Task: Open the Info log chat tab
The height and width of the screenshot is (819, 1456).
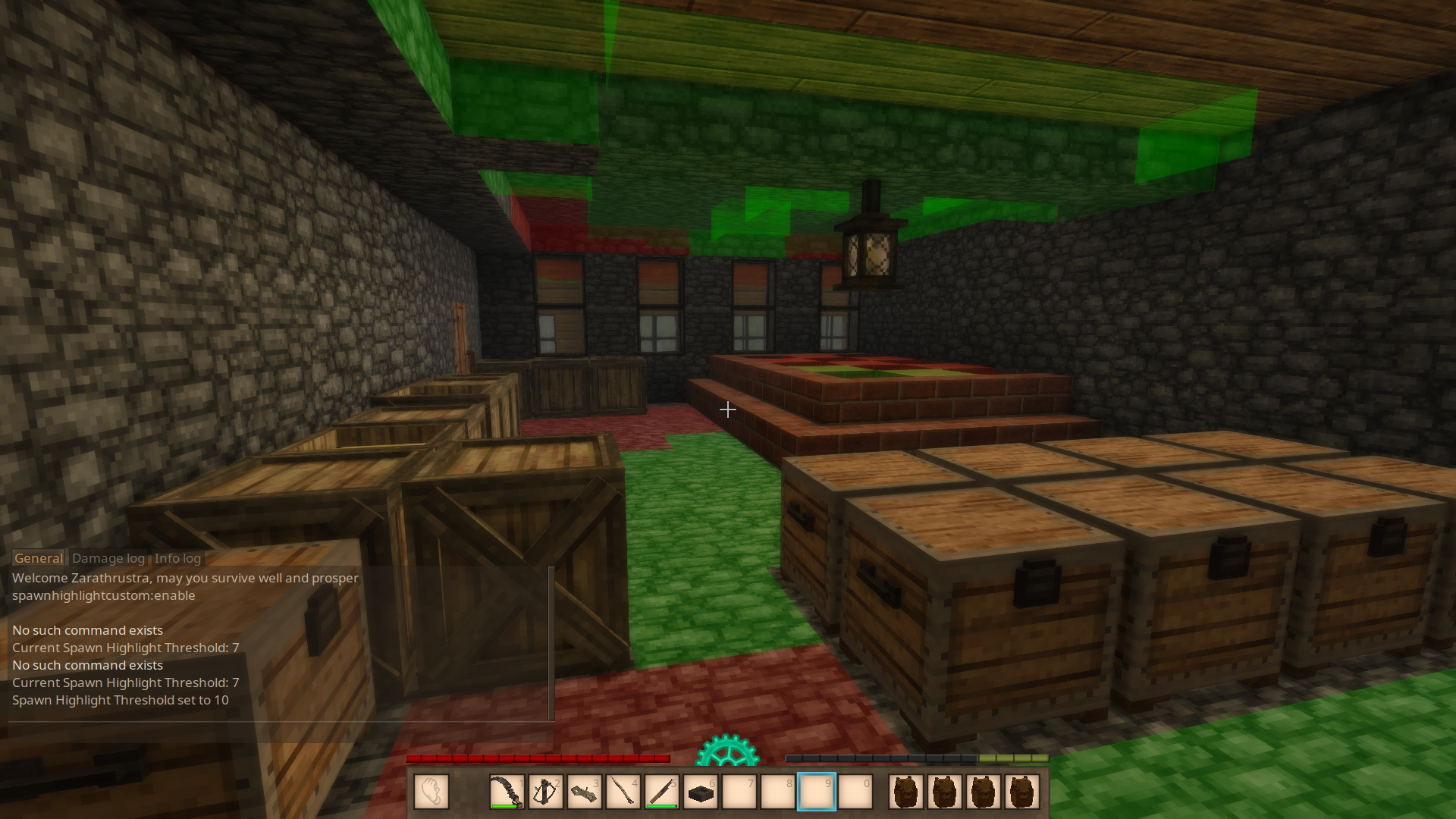Action: point(177,558)
